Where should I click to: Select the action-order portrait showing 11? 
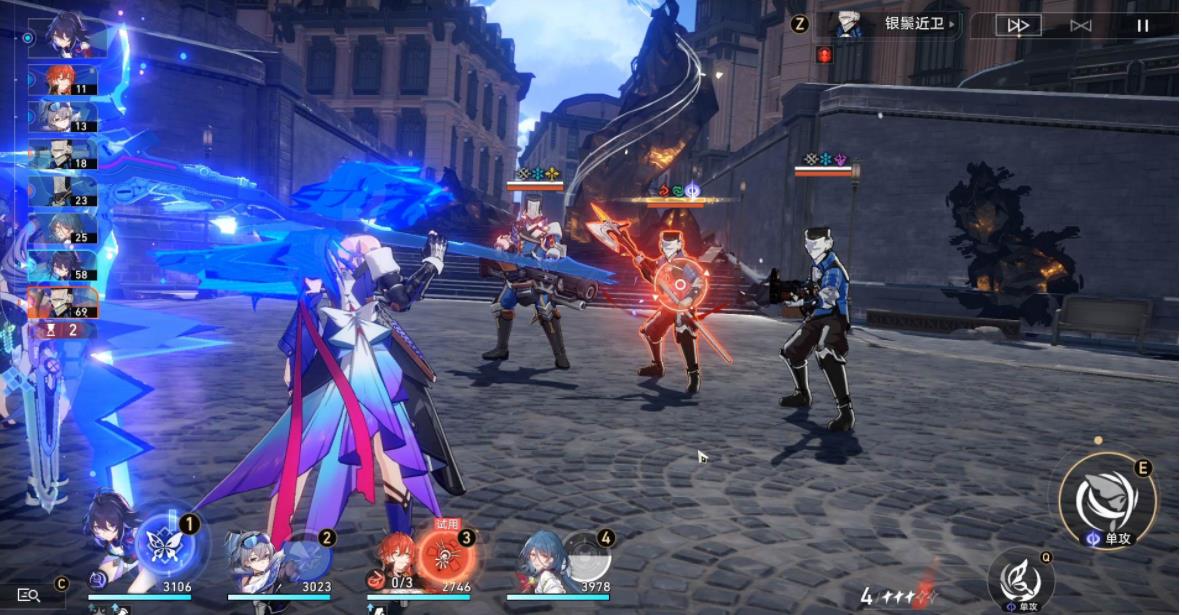(62, 80)
